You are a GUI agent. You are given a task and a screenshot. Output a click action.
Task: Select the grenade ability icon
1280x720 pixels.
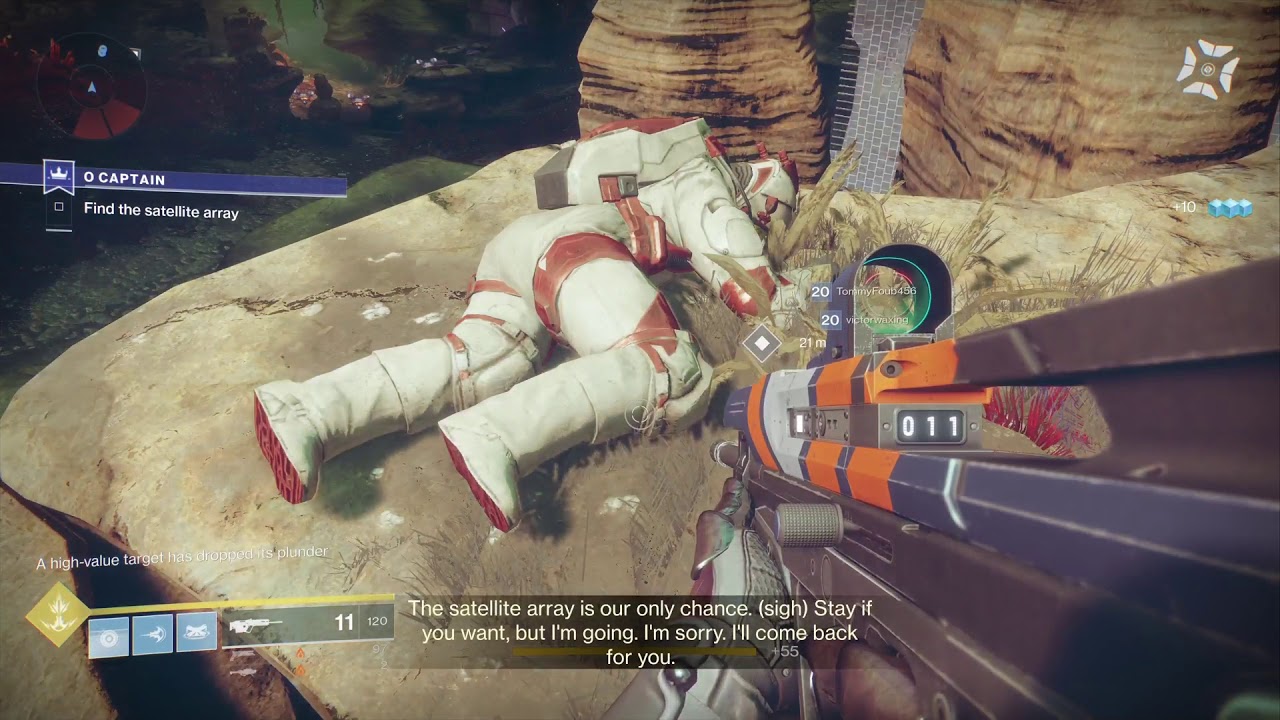108,635
